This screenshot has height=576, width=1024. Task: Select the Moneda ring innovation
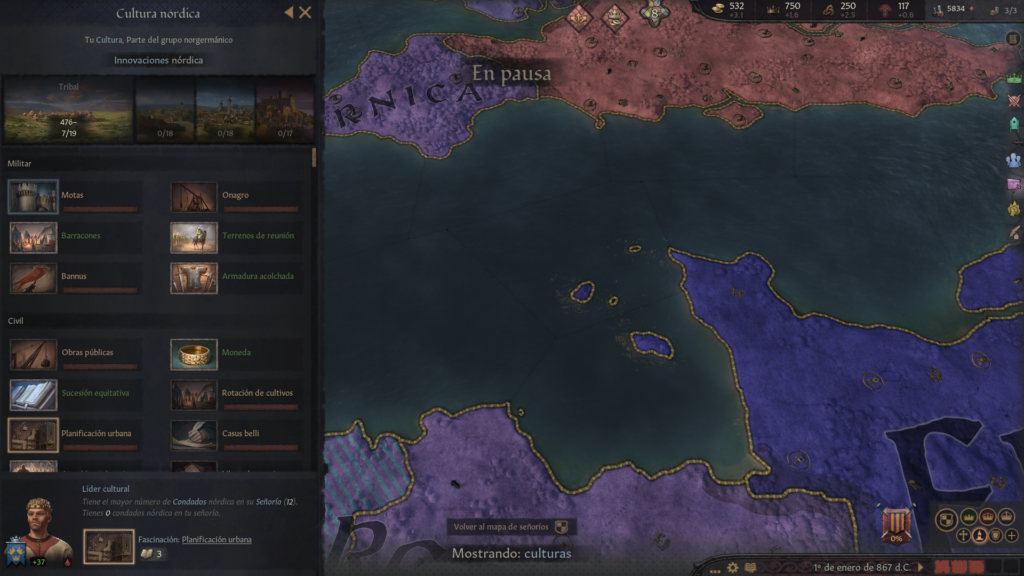click(194, 354)
